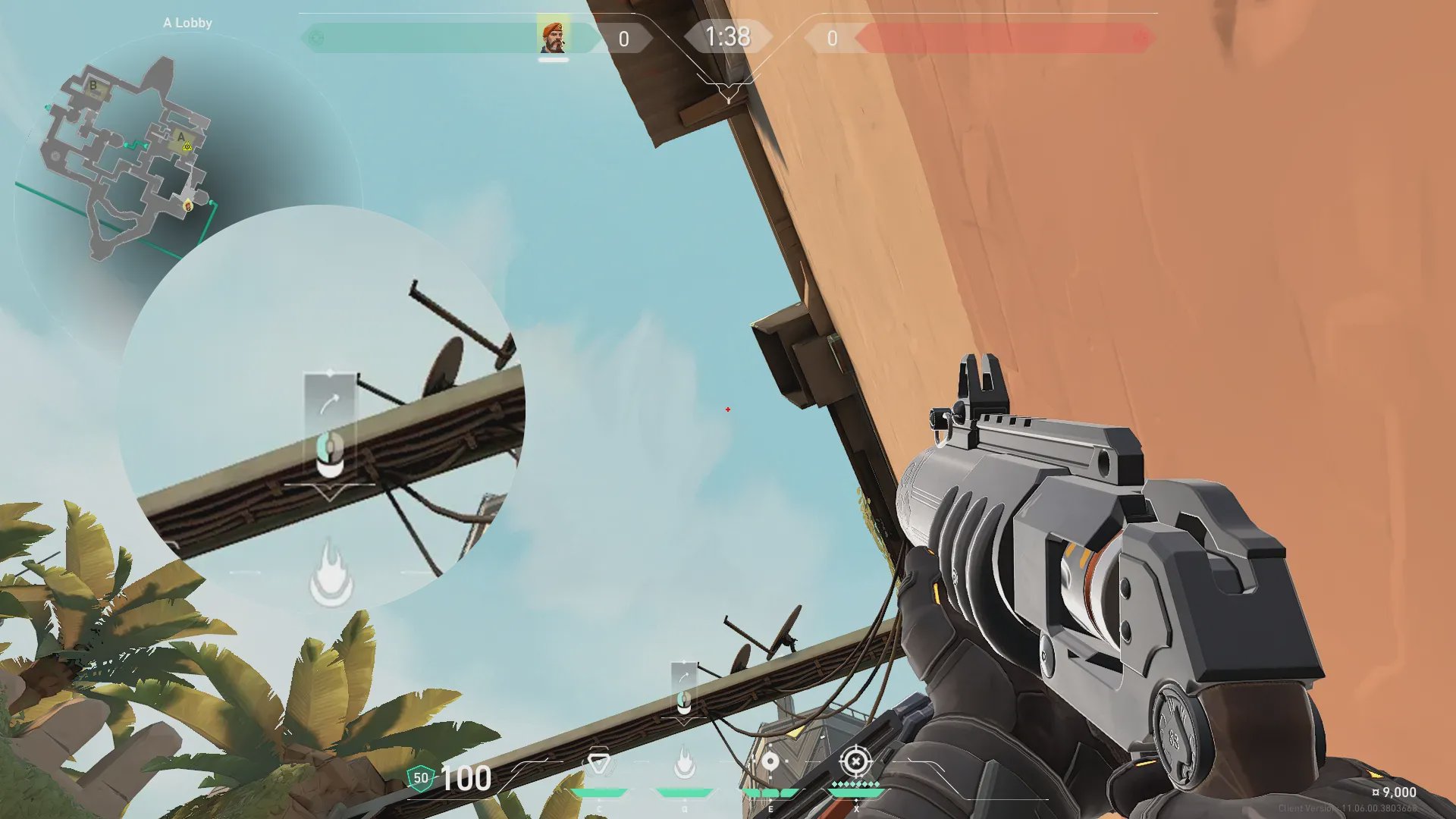Click the A site marker on minimap
Image resolution: width=1456 pixels, height=819 pixels.
[181, 137]
